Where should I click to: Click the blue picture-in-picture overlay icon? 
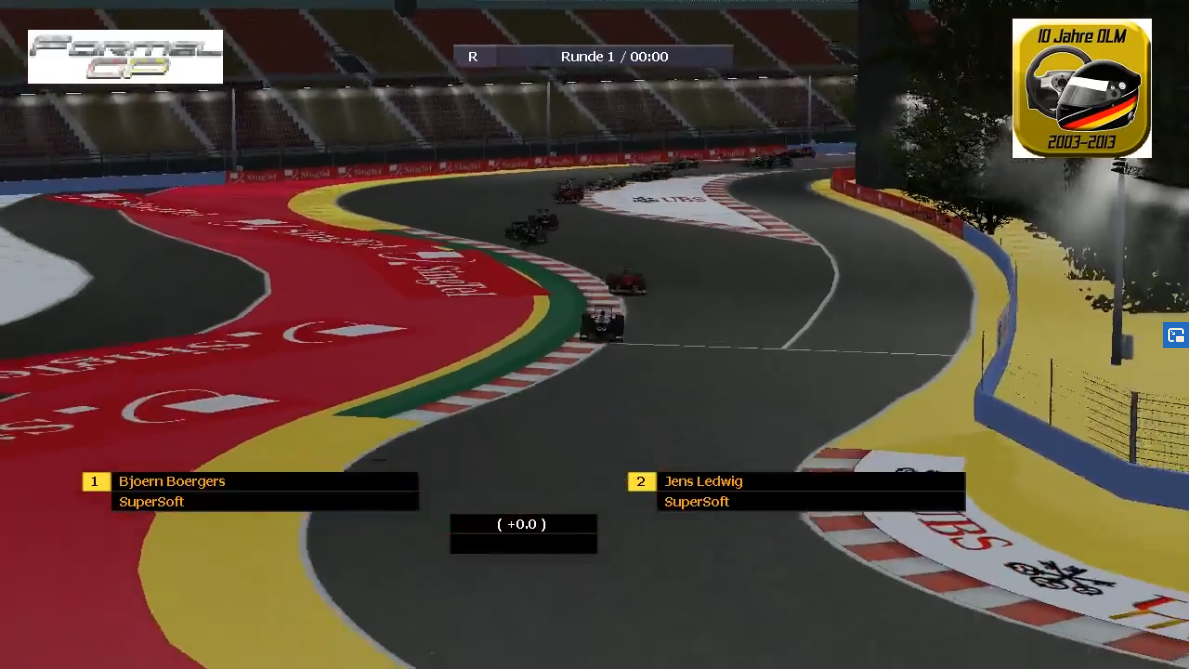[x=1176, y=335]
